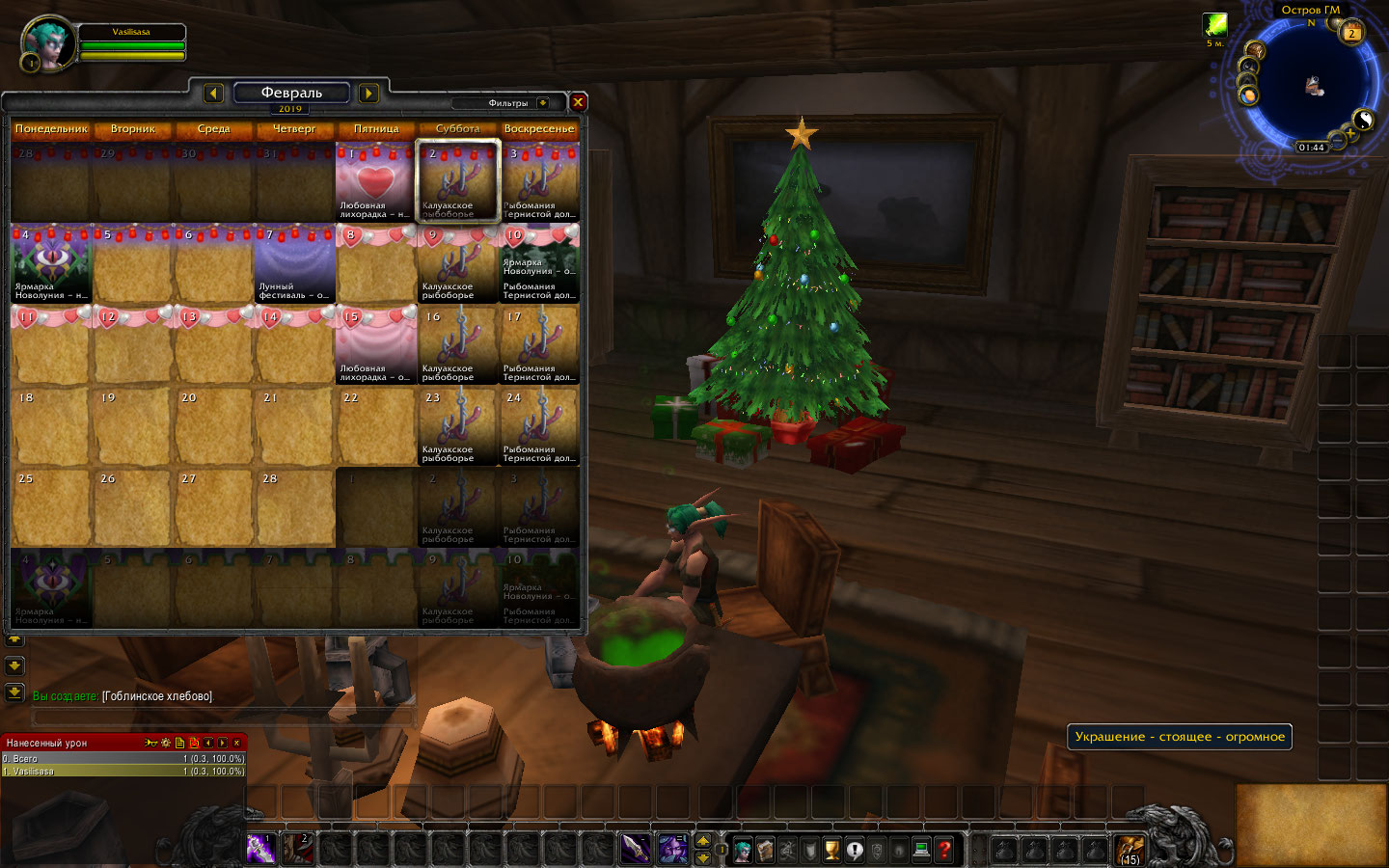Open the spellbook from the micro menu
The width and height of the screenshot is (1389, 868).
coord(766,849)
